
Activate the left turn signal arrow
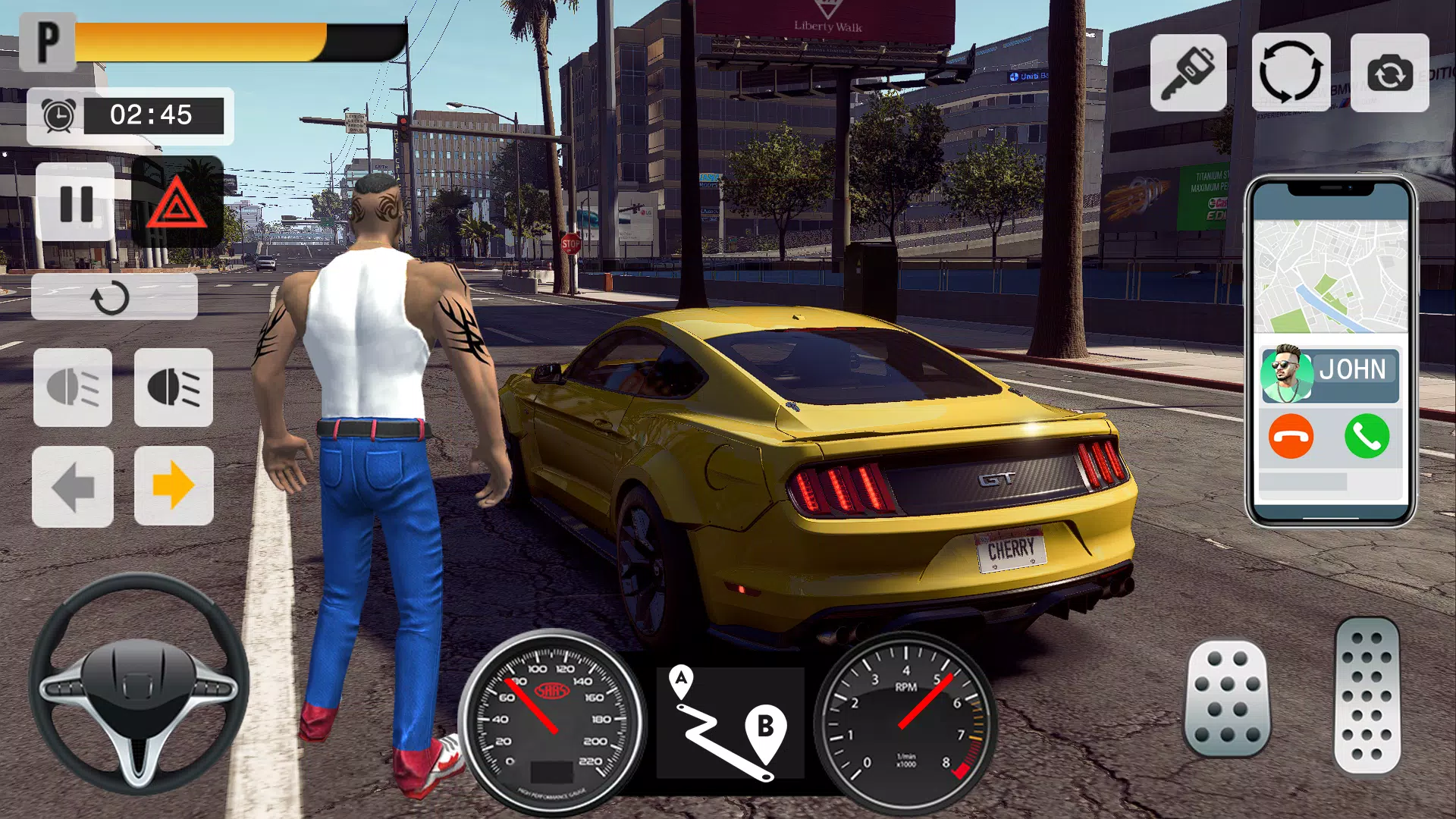coord(73,486)
